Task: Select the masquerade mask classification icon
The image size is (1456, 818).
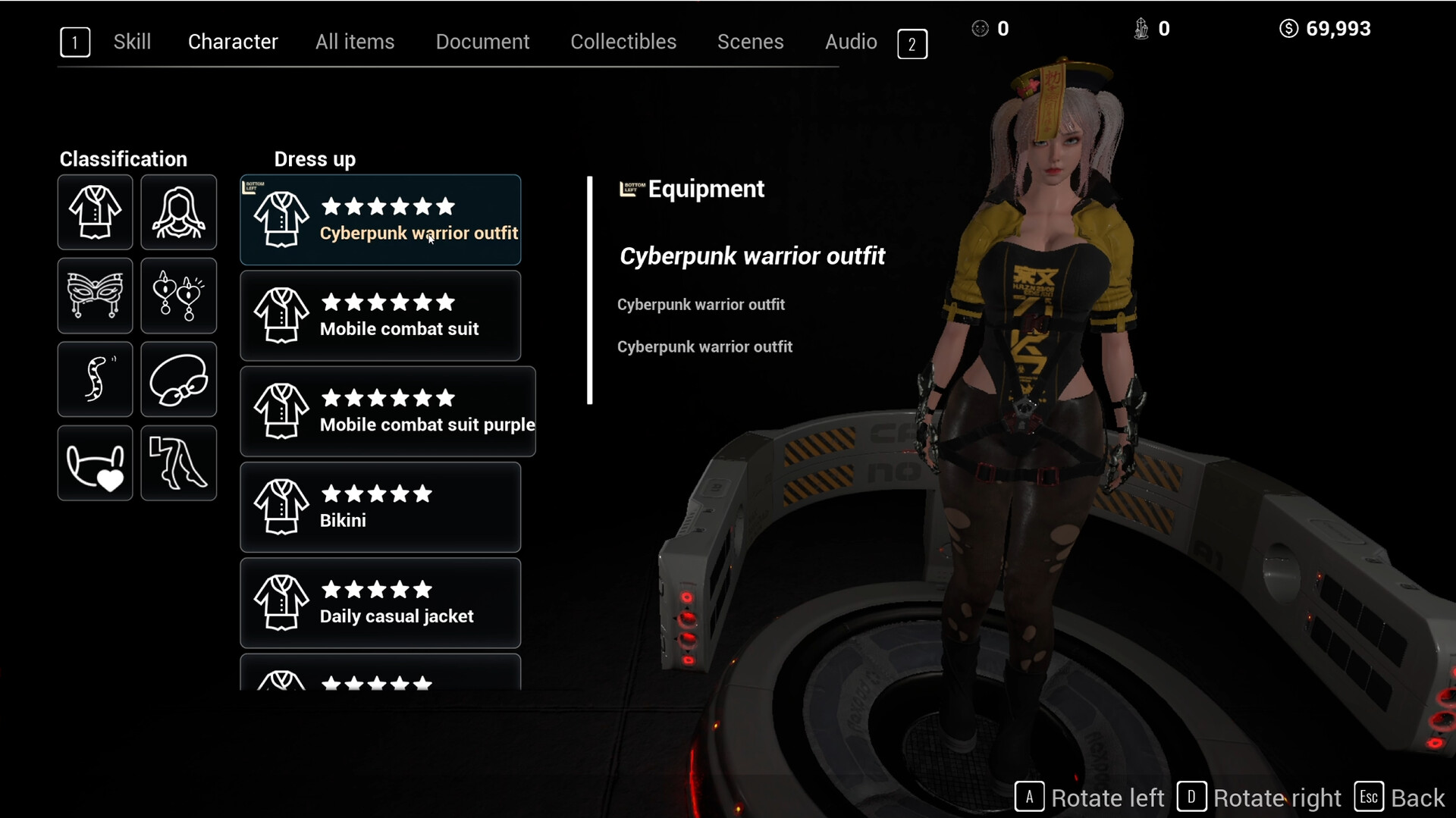Action: (96, 296)
